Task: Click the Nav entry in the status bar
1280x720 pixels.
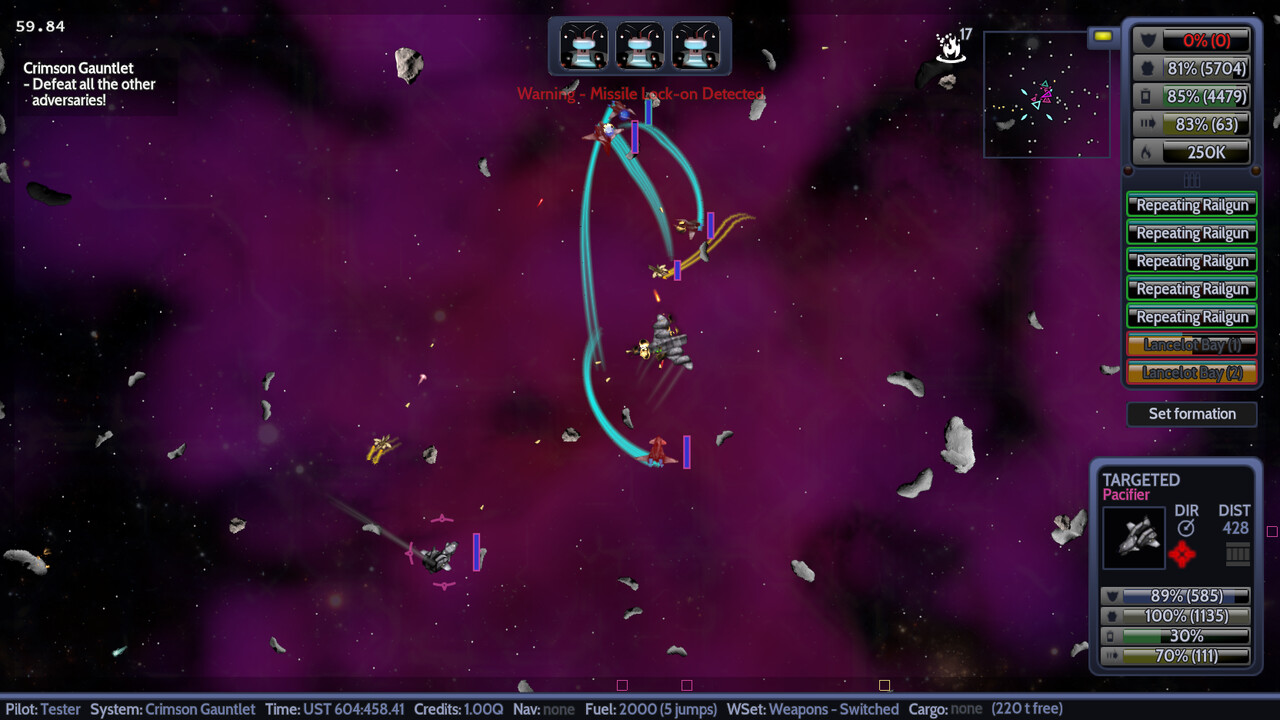Action: coord(545,708)
